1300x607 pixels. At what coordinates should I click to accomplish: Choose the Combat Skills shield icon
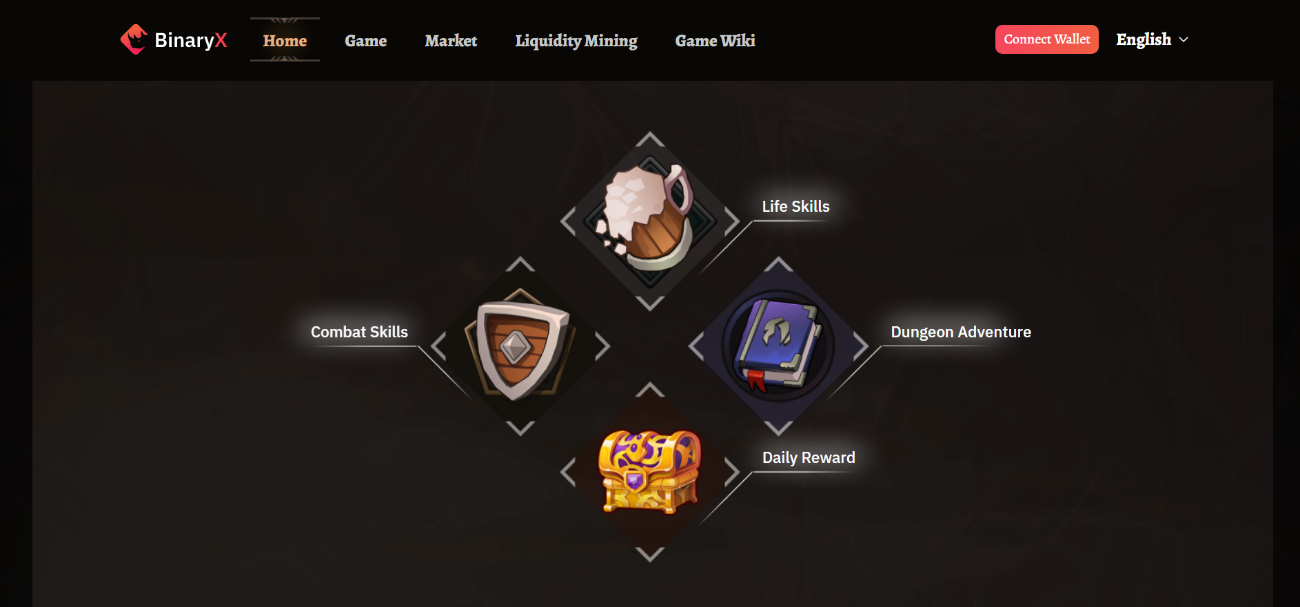click(520, 347)
